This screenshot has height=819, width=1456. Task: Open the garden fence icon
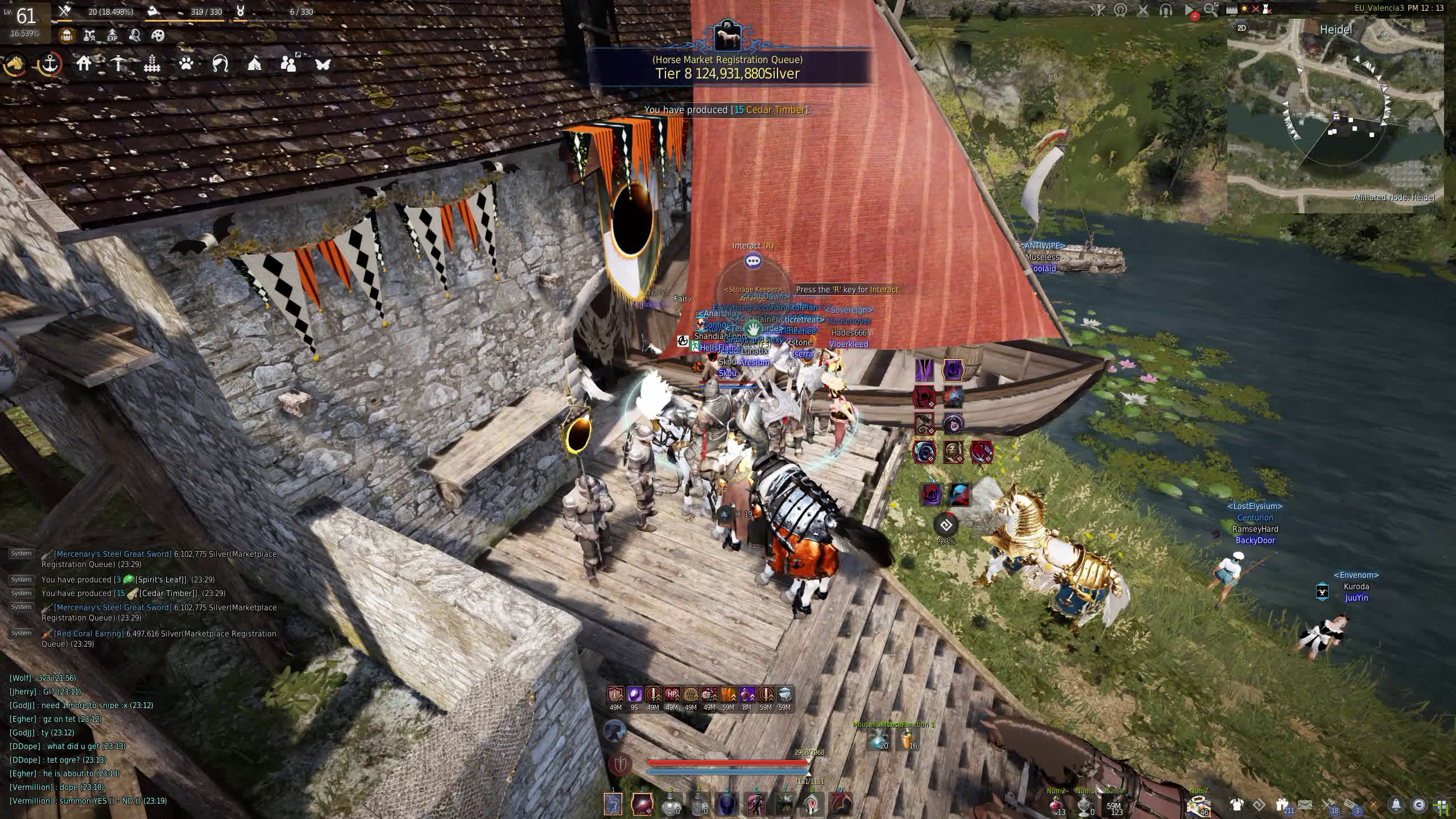[x=152, y=64]
